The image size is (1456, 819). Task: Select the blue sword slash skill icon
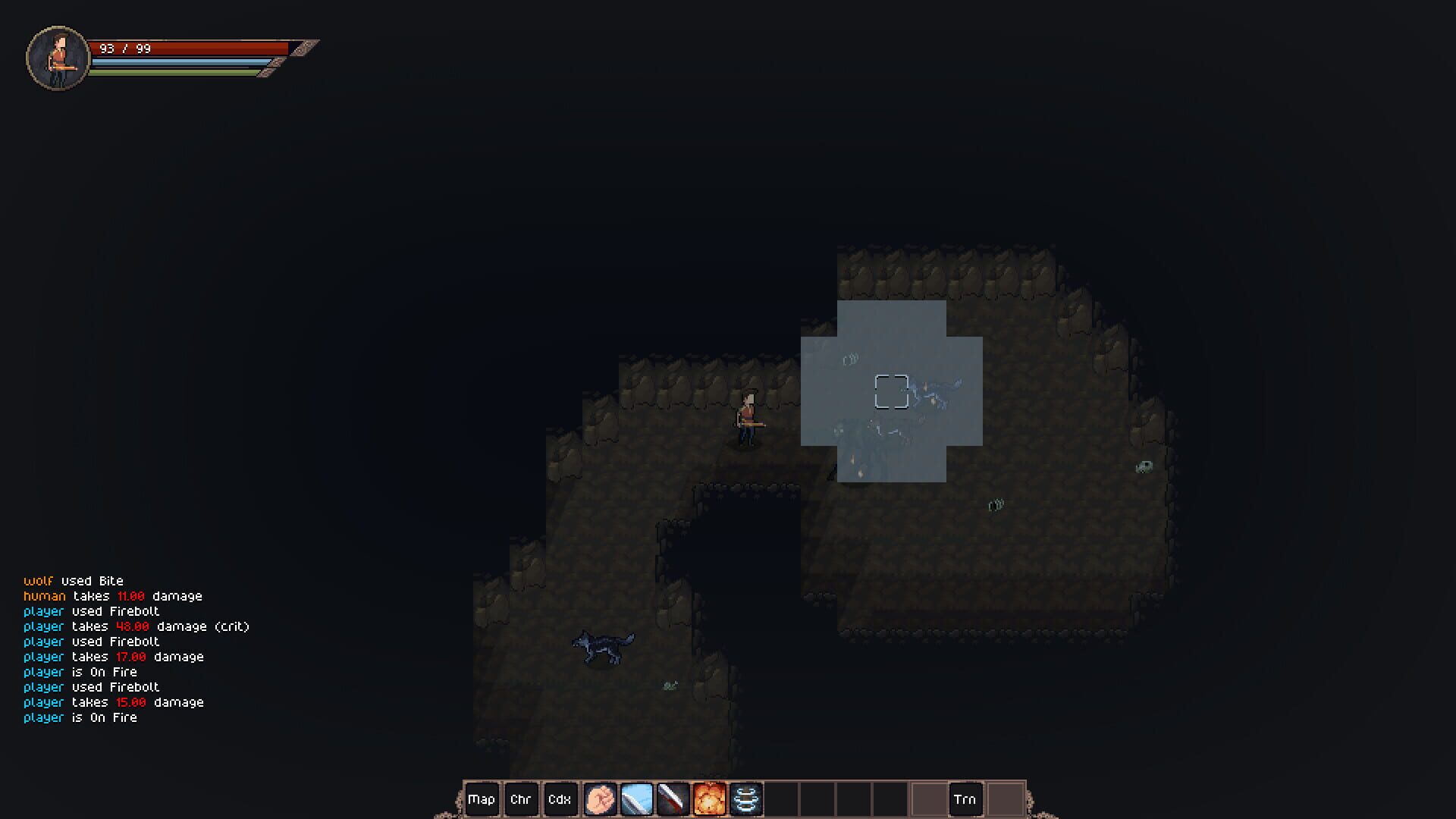(x=637, y=799)
